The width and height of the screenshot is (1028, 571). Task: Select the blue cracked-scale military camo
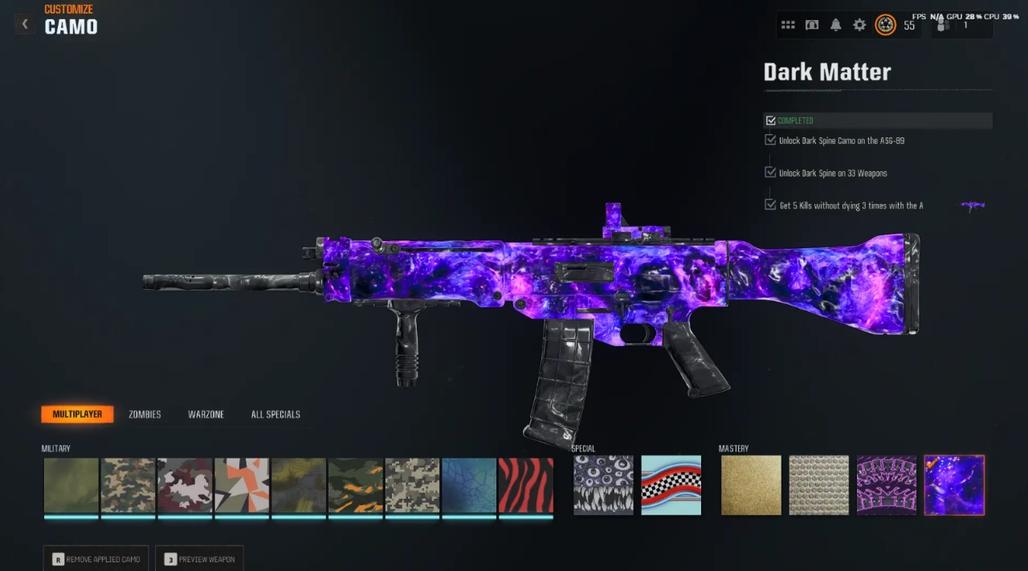(469, 486)
